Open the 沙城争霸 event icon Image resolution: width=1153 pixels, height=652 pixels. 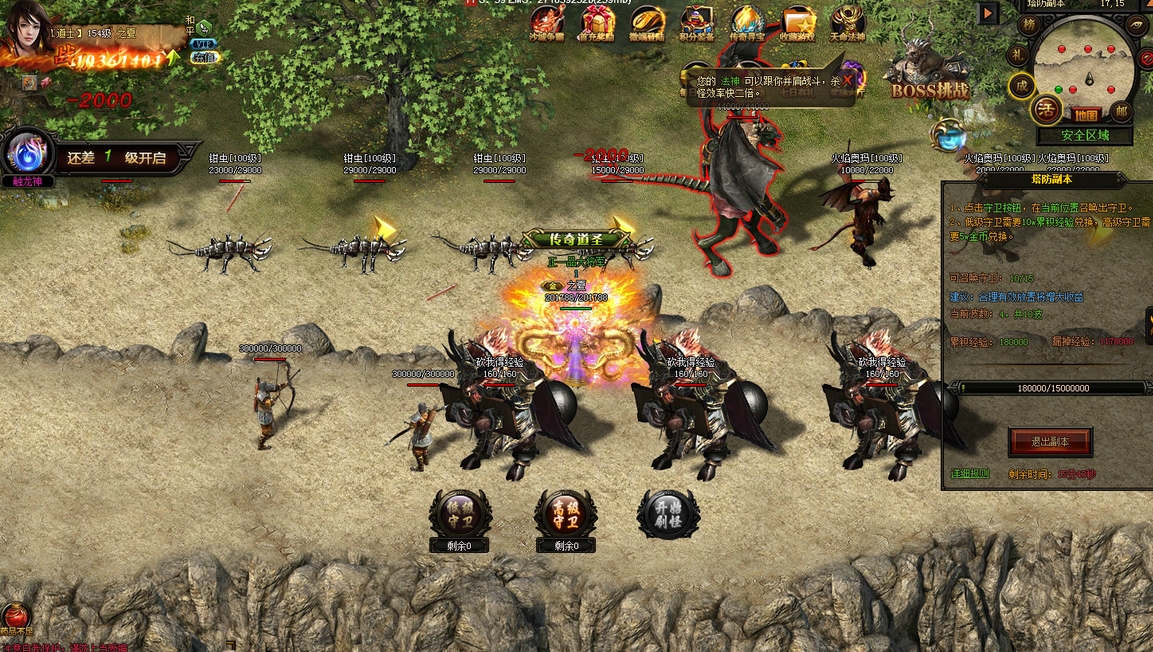coord(547,22)
